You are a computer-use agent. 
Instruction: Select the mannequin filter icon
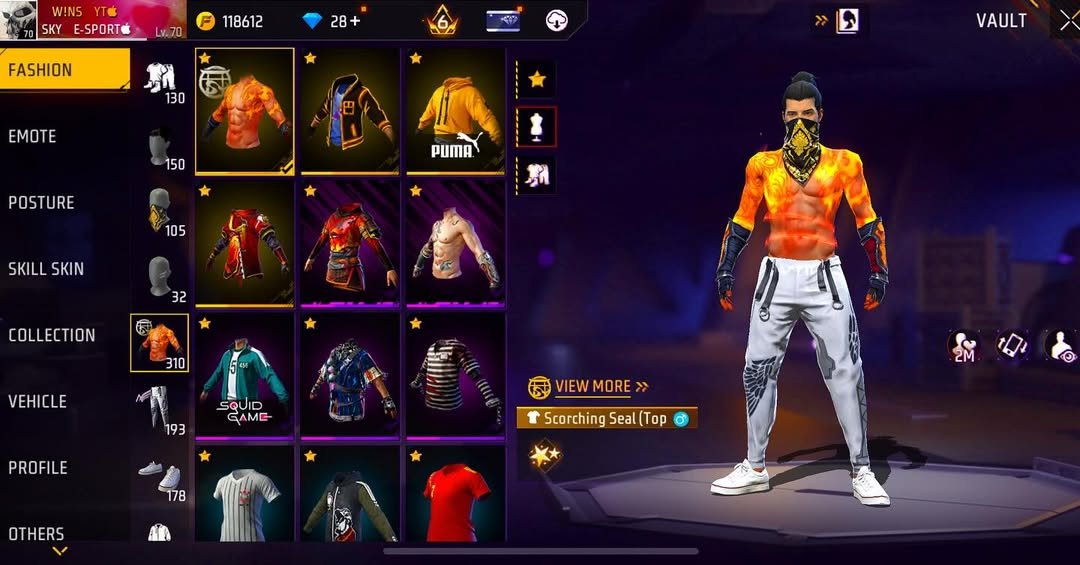[x=537, y=127]
